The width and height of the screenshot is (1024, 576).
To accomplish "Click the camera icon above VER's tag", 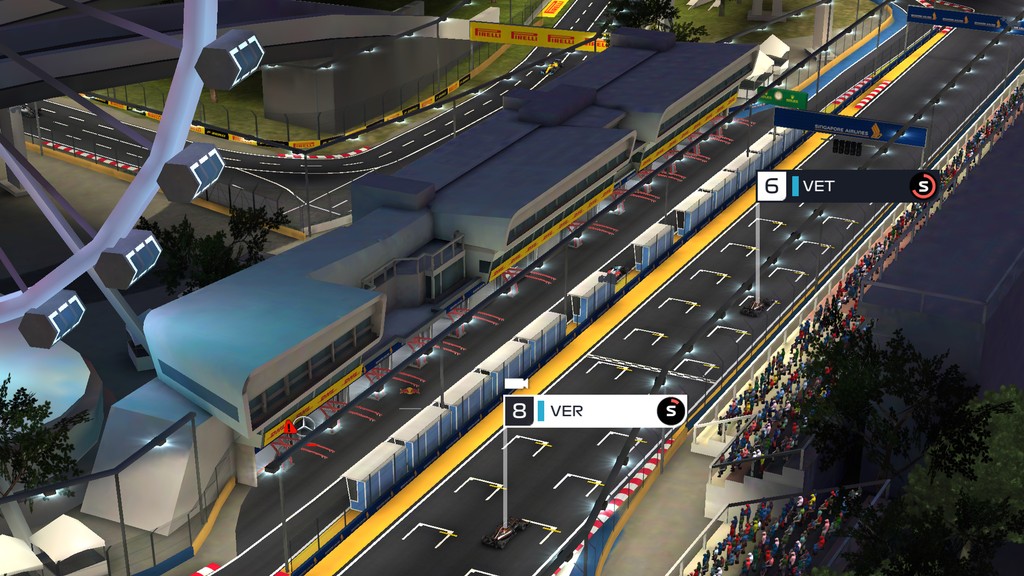I will click(516, 384).
